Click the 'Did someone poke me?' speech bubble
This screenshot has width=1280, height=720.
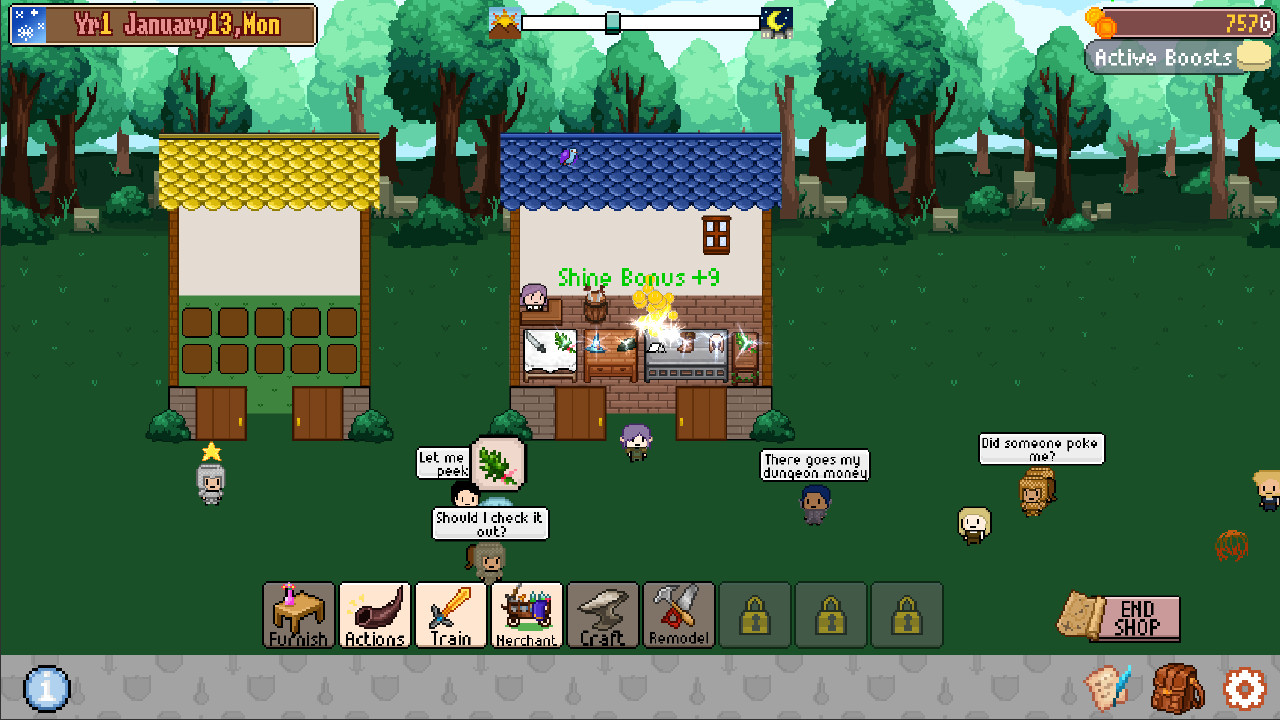tap(1041, 449)
